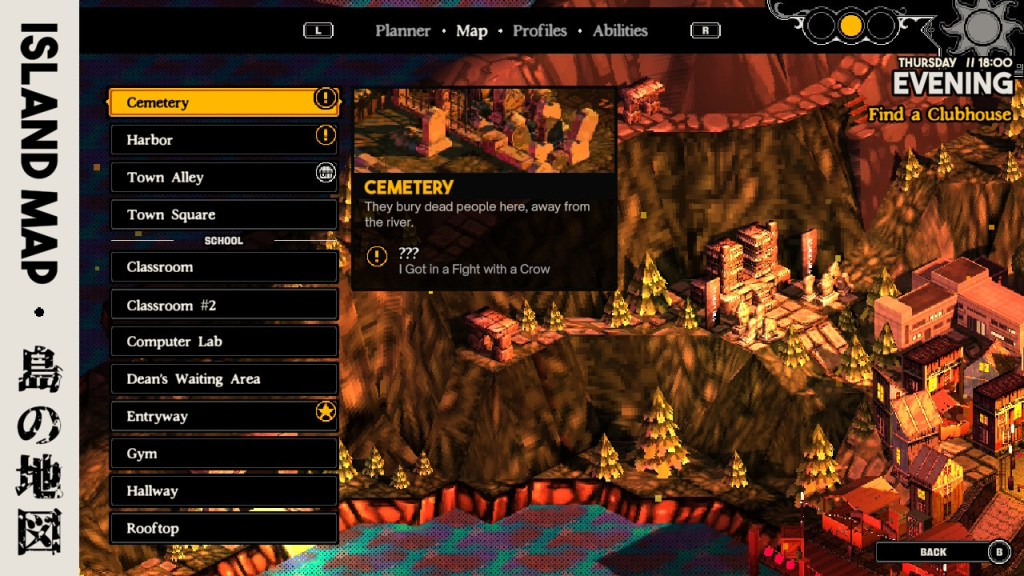Select the ??? event in Cemetery panel
This screenshot has width=1024, height=576.
click(472, 260)
